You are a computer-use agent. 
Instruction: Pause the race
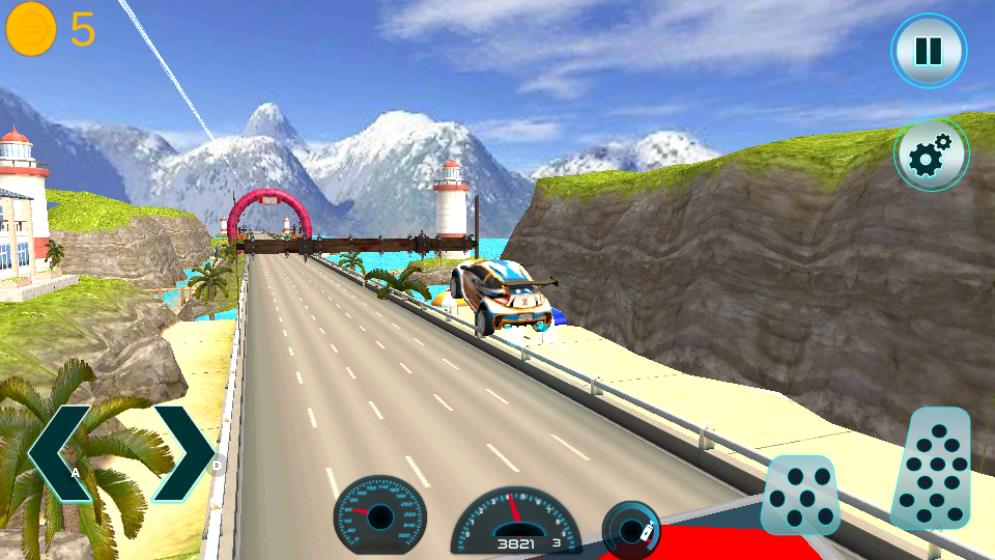(929, 51)
